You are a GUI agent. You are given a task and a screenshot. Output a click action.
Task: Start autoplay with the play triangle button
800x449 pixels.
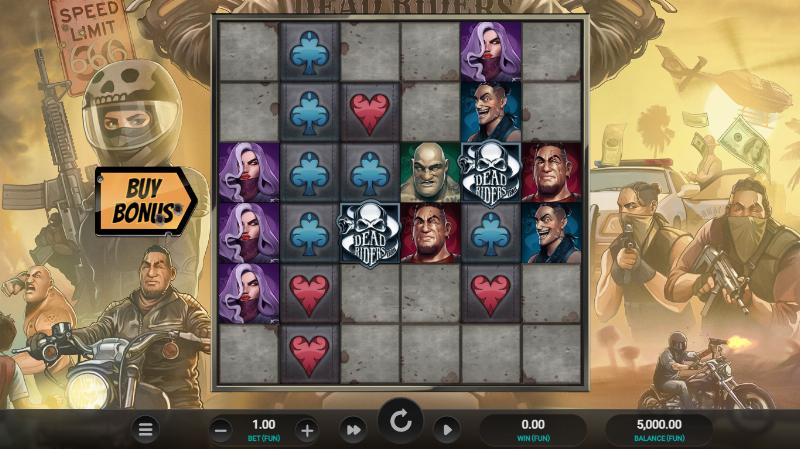pyautogui.click(x=447, y=430)
